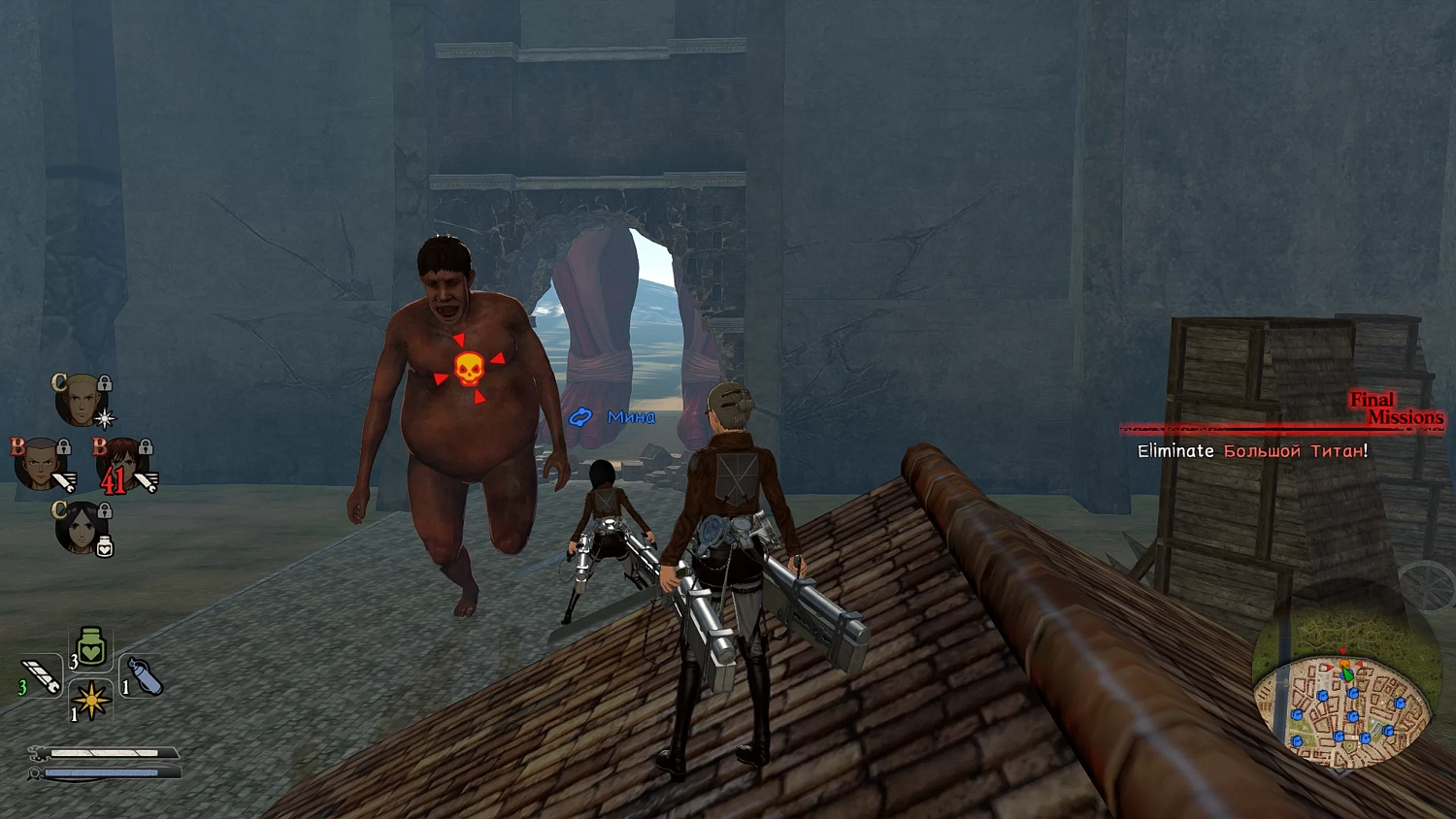Image resolution: width=1456 pixels, height=819 pixels.
Task: Toggle the lock on the top C-rank teammate portrait
Action: 105,382
